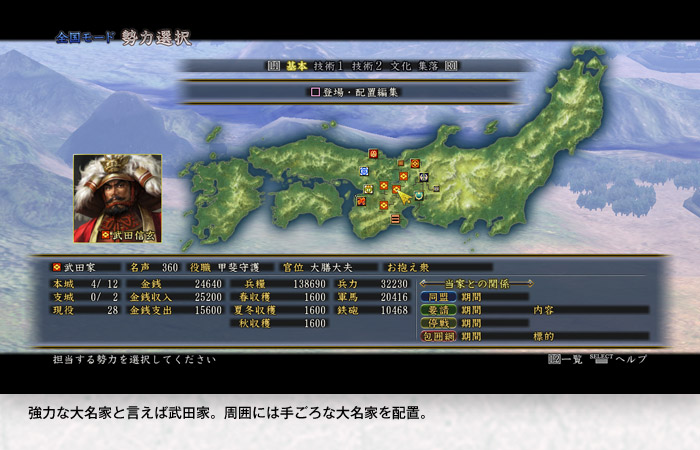
Task: Select the 基本 tab
Action: [x=295, y=65]
